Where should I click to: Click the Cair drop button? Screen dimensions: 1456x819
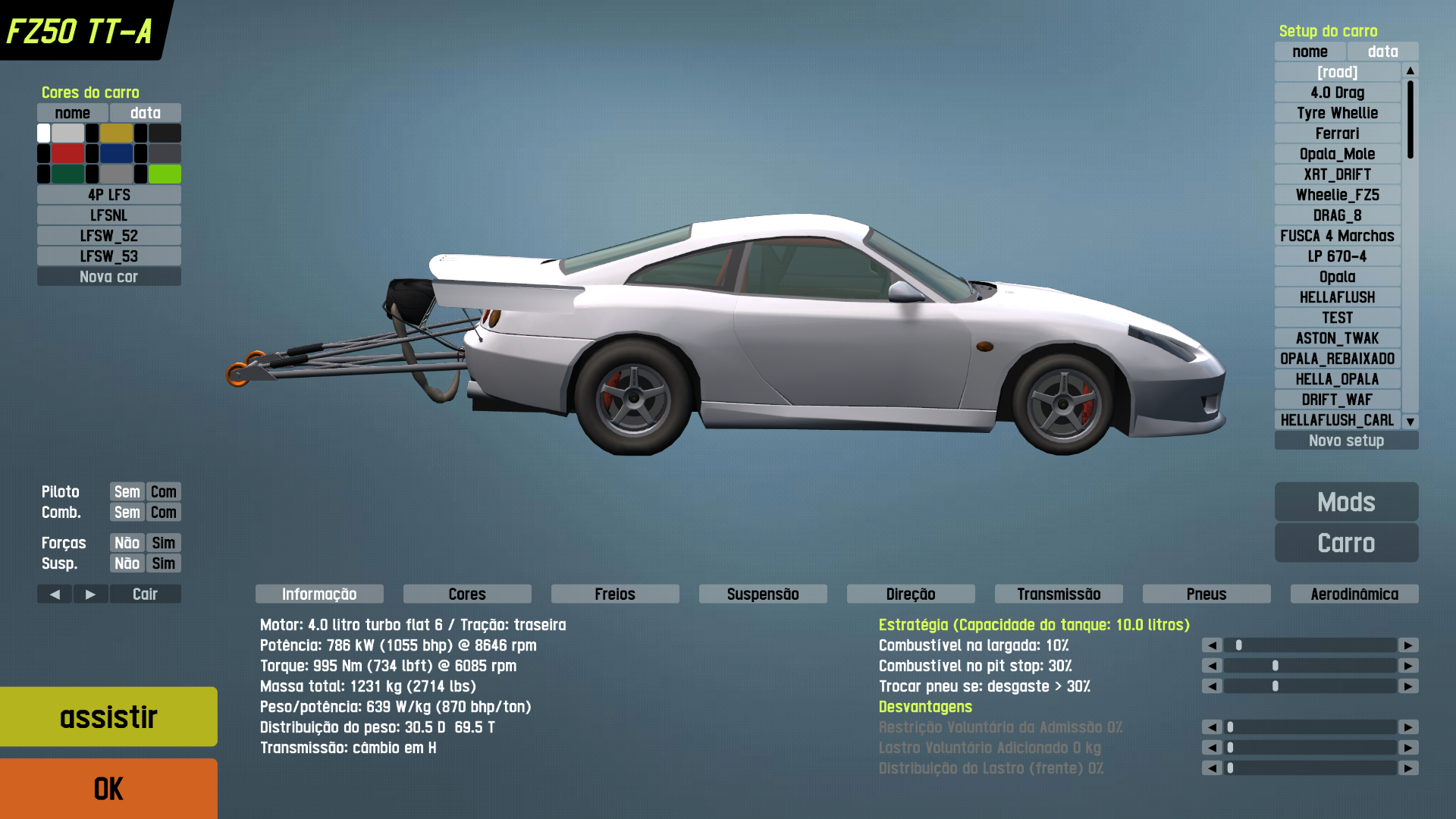145,594
